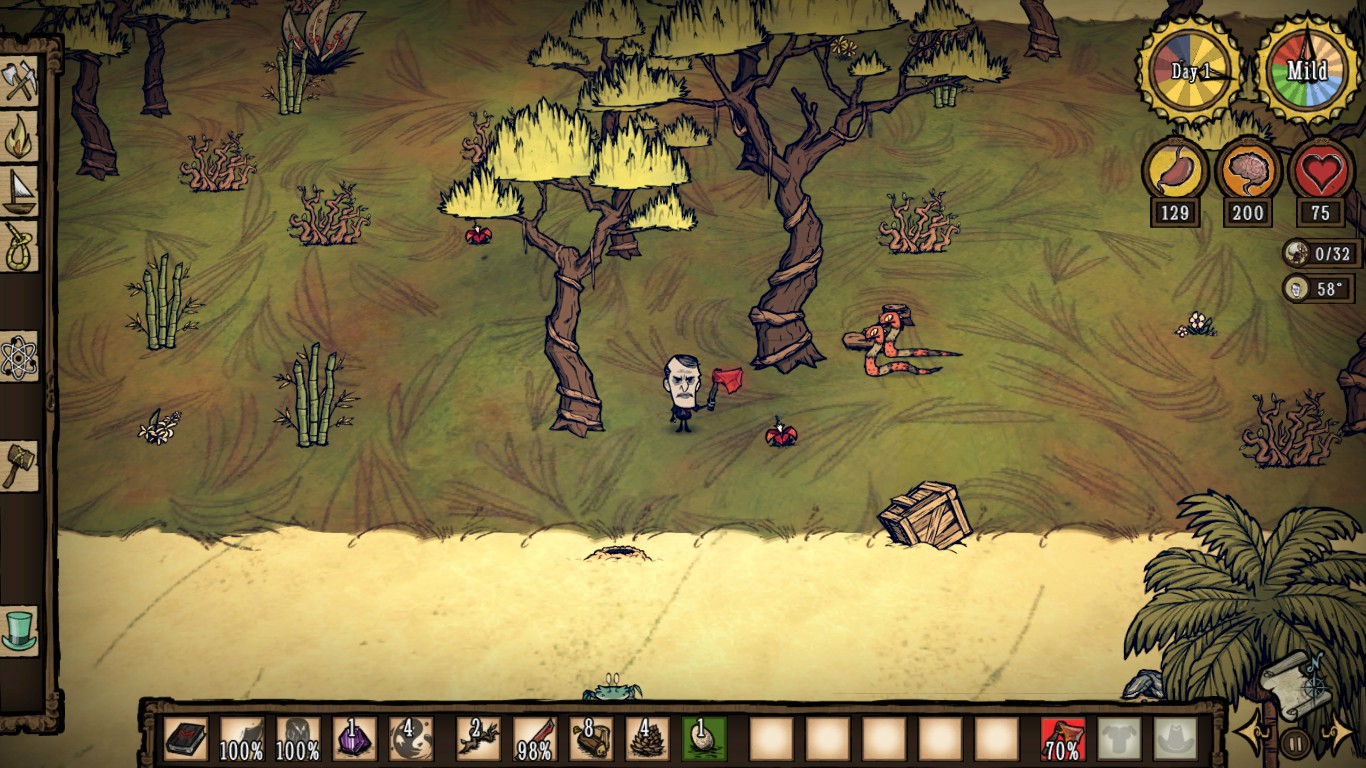
Task: Open the Fire crafting tab
Action: [x=20, y=136]
